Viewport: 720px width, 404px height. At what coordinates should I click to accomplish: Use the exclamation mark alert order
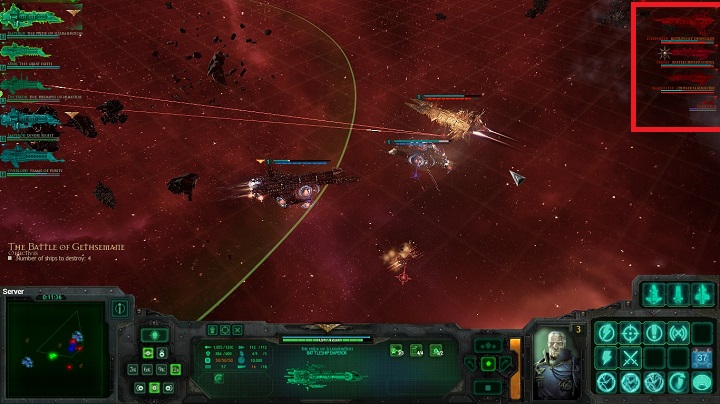[x=654, y=333]
